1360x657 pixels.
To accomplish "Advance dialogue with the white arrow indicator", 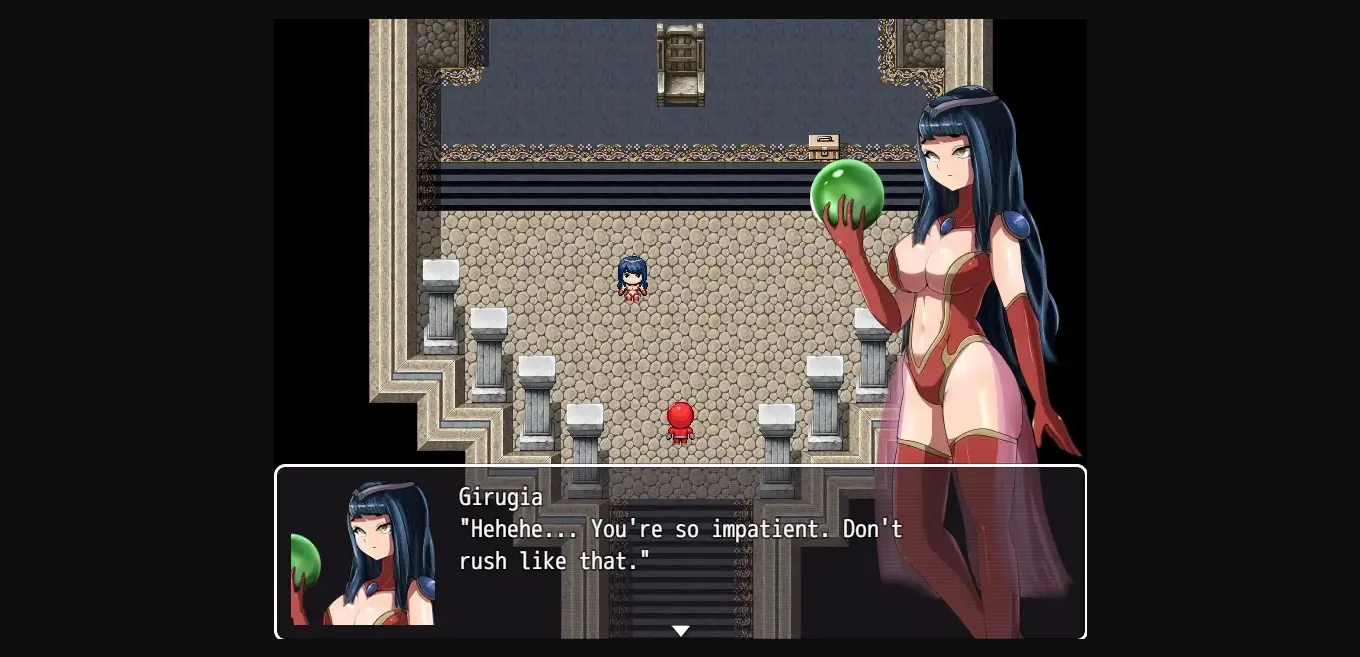I will click(x=680, y=631).
